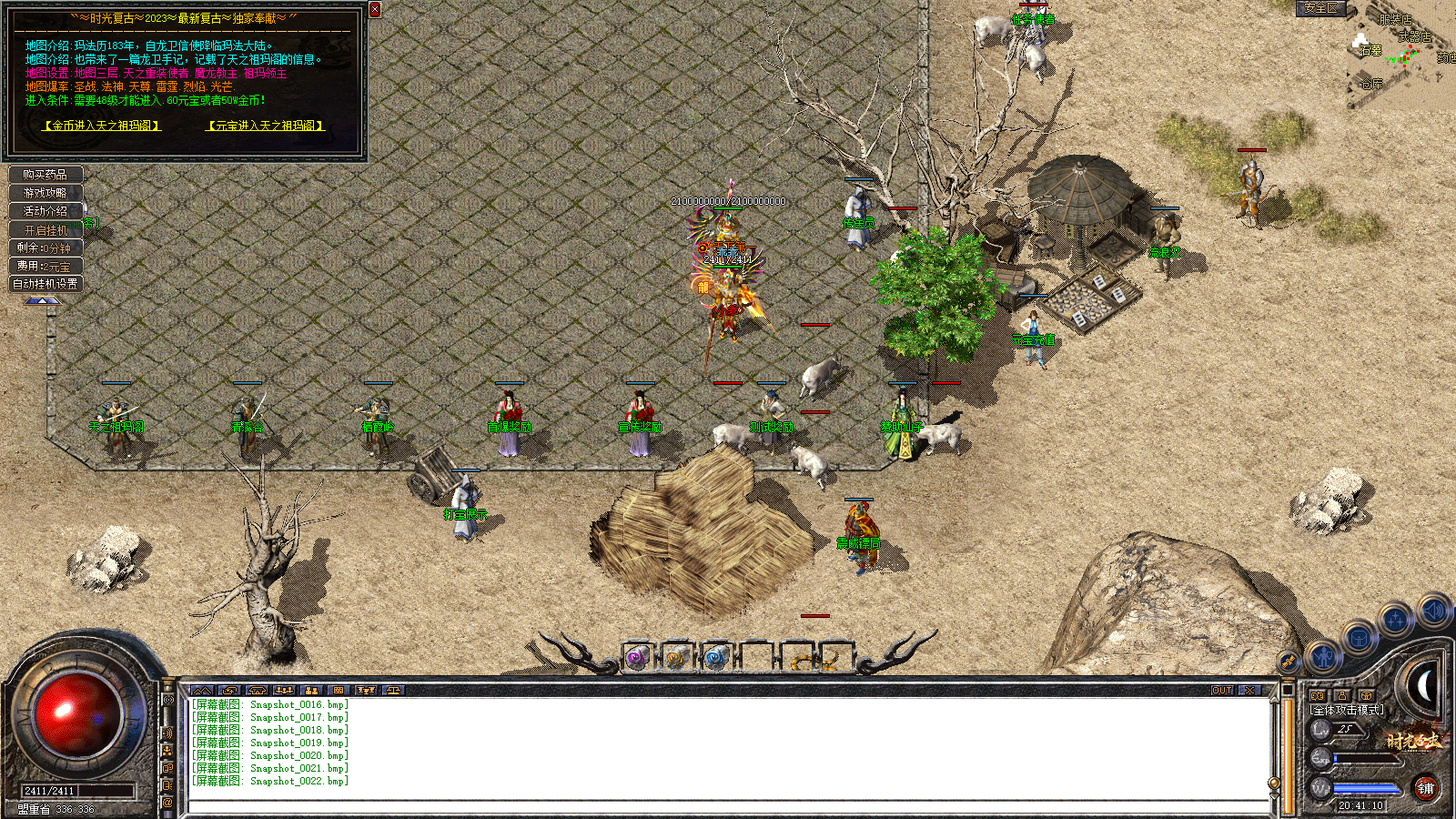Toggle the 全体攻击模式 attack mode

pyautogui.click(x=1346, y=710)
